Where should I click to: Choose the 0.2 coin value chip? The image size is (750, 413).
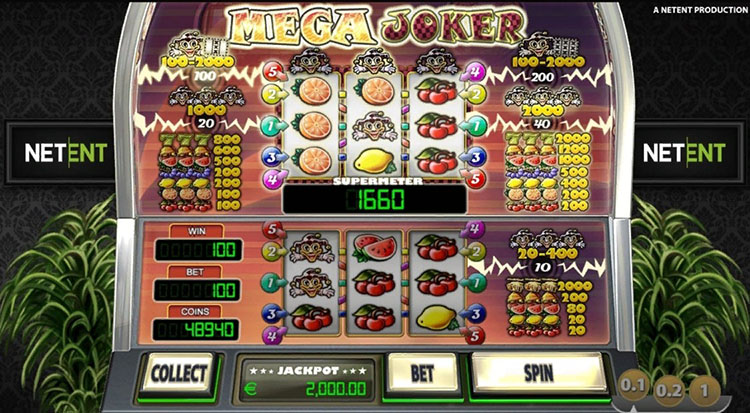[x=669, y=390]
